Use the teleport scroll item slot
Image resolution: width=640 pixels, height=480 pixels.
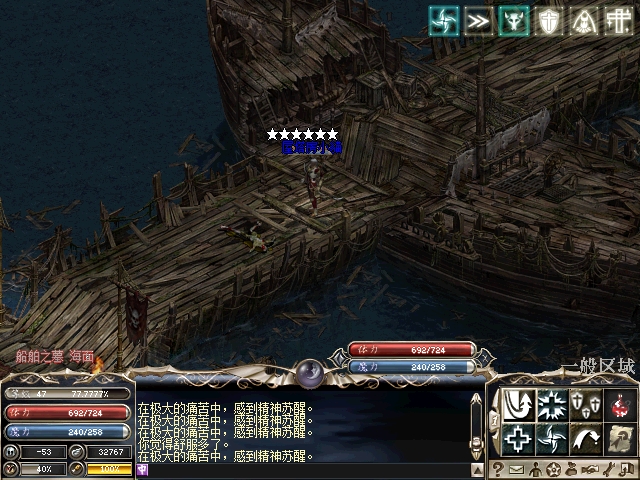pyautogui.click(x=619, y=438)
